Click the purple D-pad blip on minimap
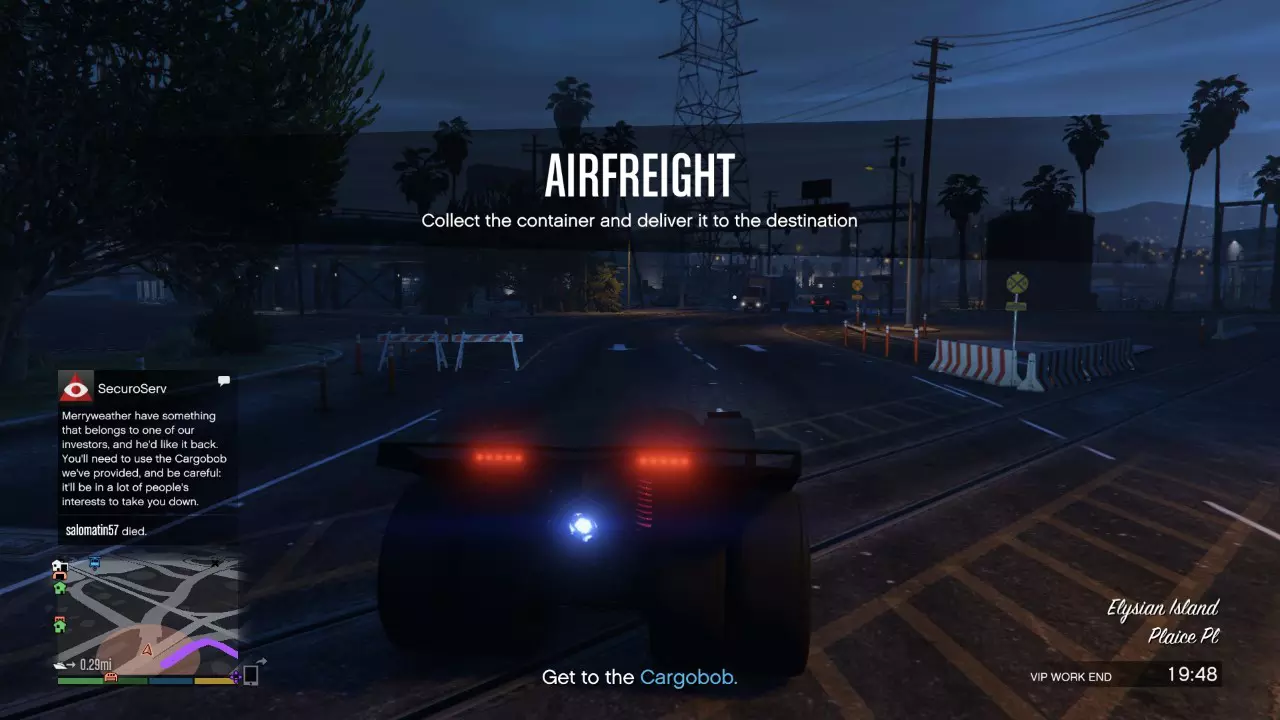Image resolution: width=1280 pixels, height=720 pixels. [x=235, y=676]
